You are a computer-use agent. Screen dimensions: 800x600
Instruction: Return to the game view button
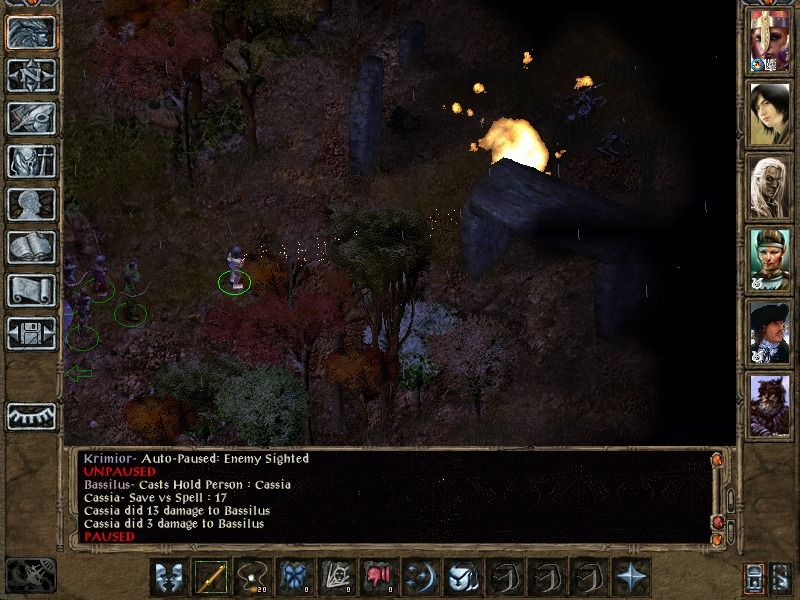[x=31, y=32]
